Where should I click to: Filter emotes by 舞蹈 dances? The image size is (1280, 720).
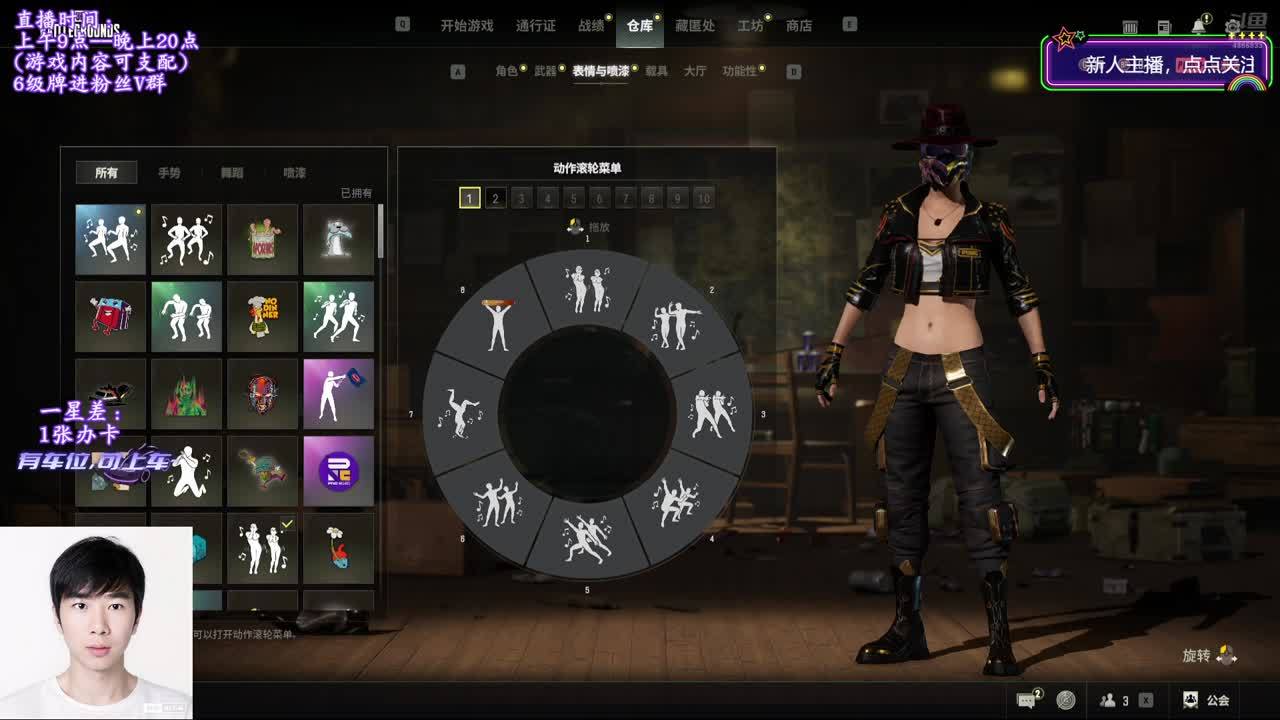click(232, 173)
